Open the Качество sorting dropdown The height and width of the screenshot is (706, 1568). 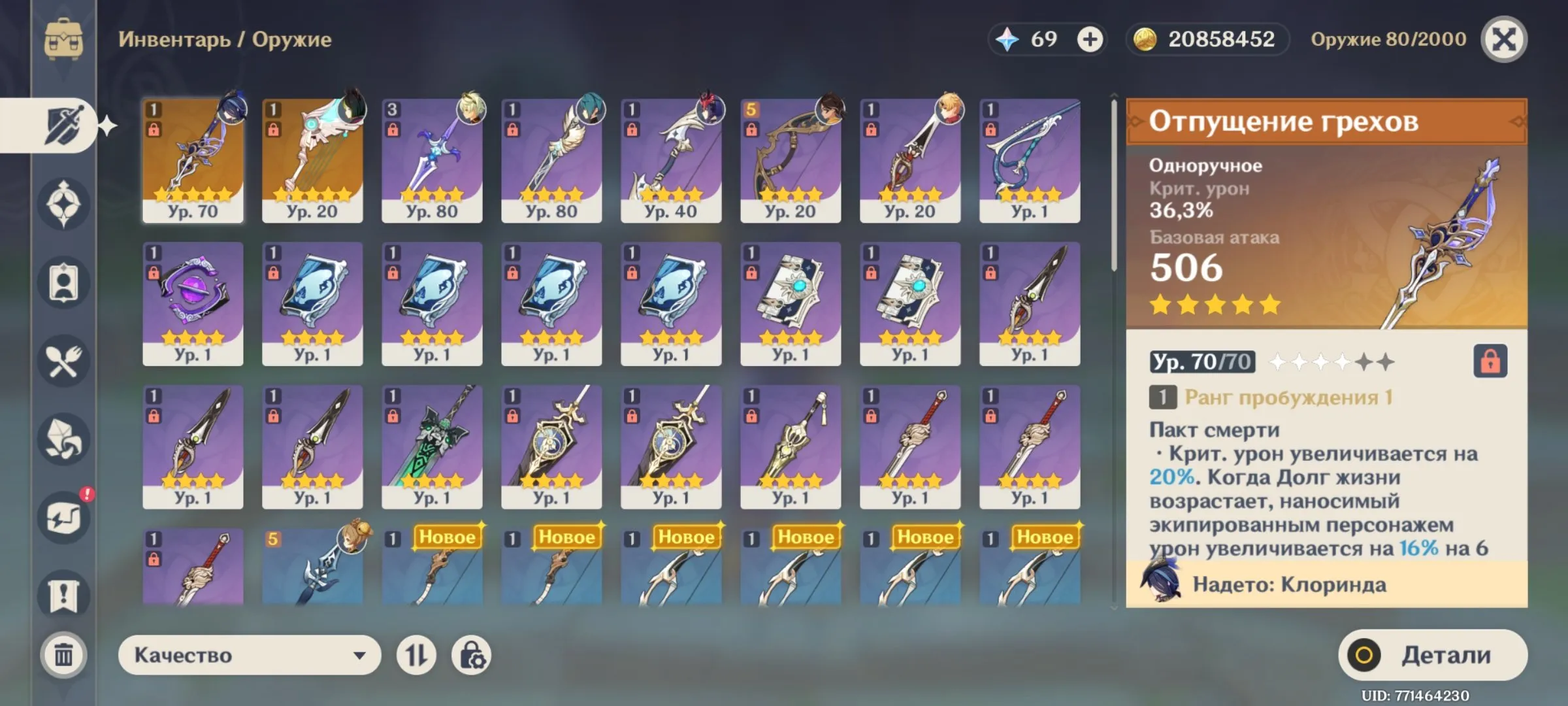pos(252,654)
